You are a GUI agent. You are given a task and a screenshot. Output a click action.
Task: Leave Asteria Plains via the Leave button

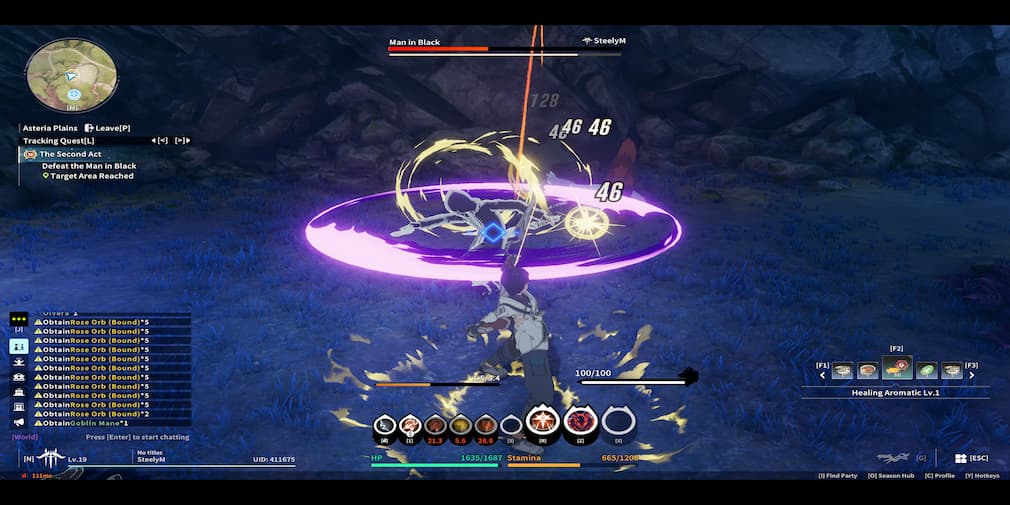pyautogui.click(x=108, y=128)
